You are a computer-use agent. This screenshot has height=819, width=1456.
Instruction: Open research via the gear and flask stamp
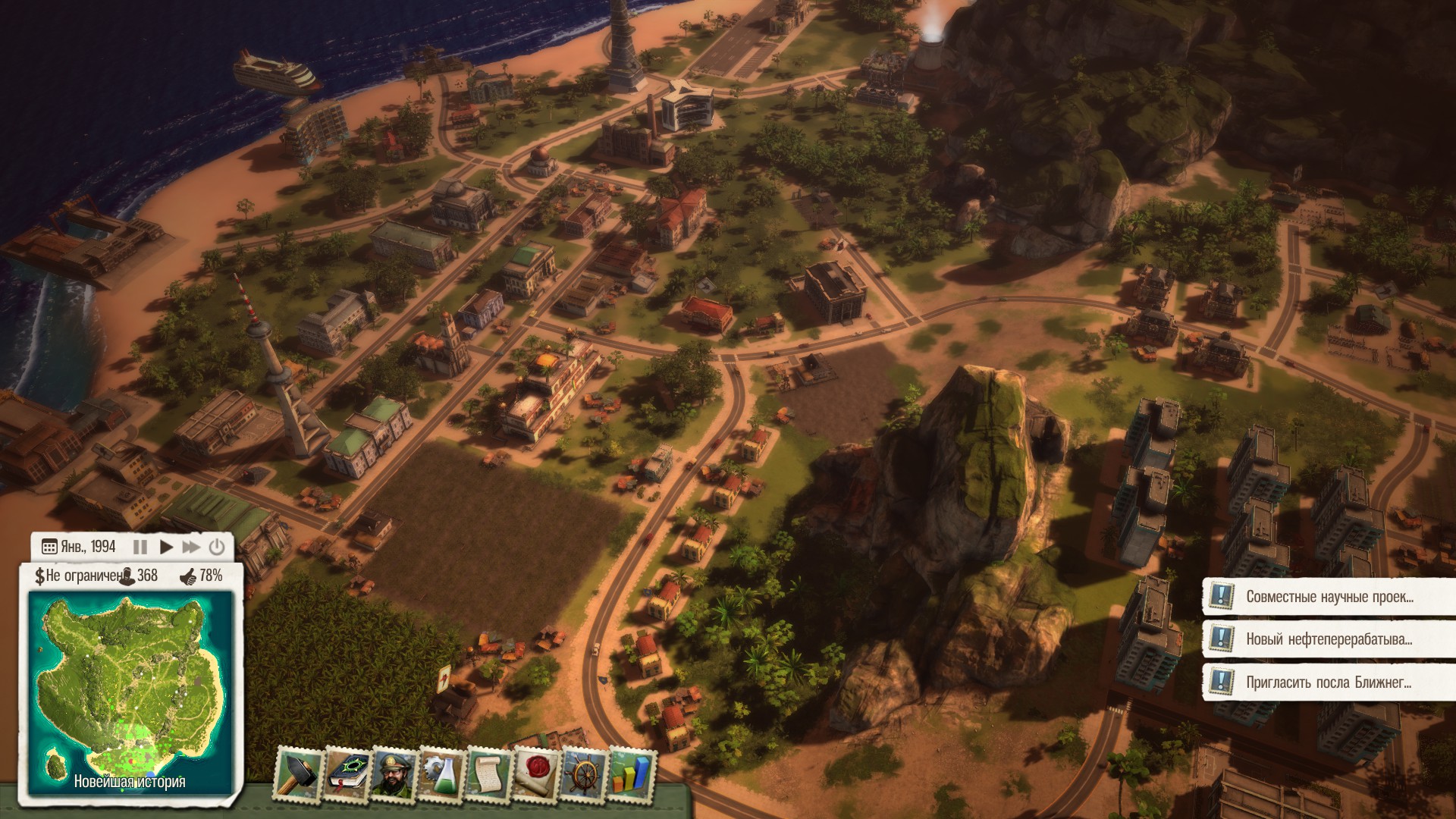pos(441,773)
